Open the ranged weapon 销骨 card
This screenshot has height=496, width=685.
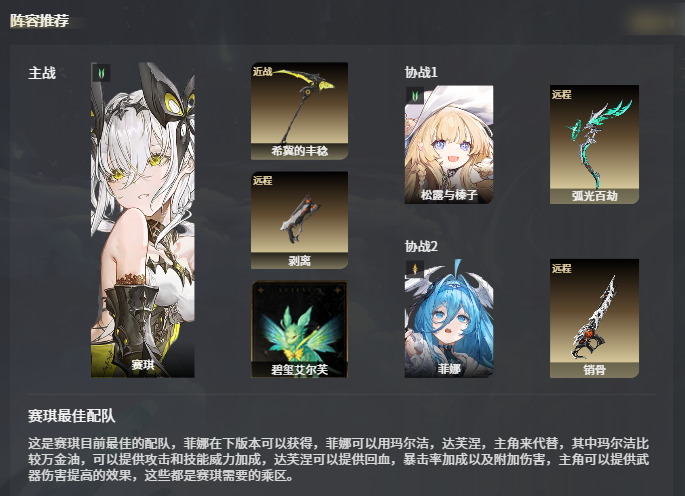click(594, 318)
